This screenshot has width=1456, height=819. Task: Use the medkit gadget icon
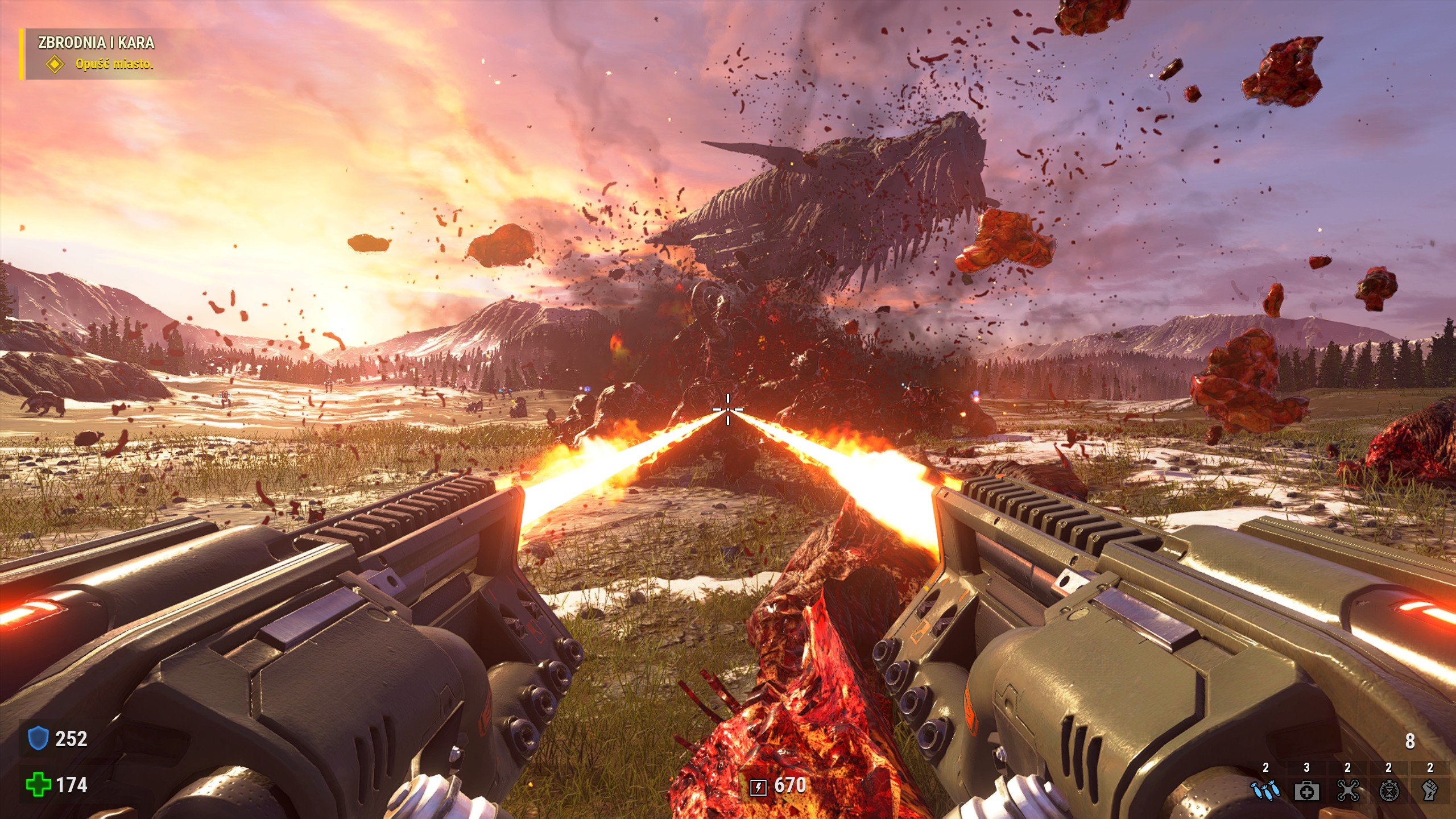coord(1306,791)
